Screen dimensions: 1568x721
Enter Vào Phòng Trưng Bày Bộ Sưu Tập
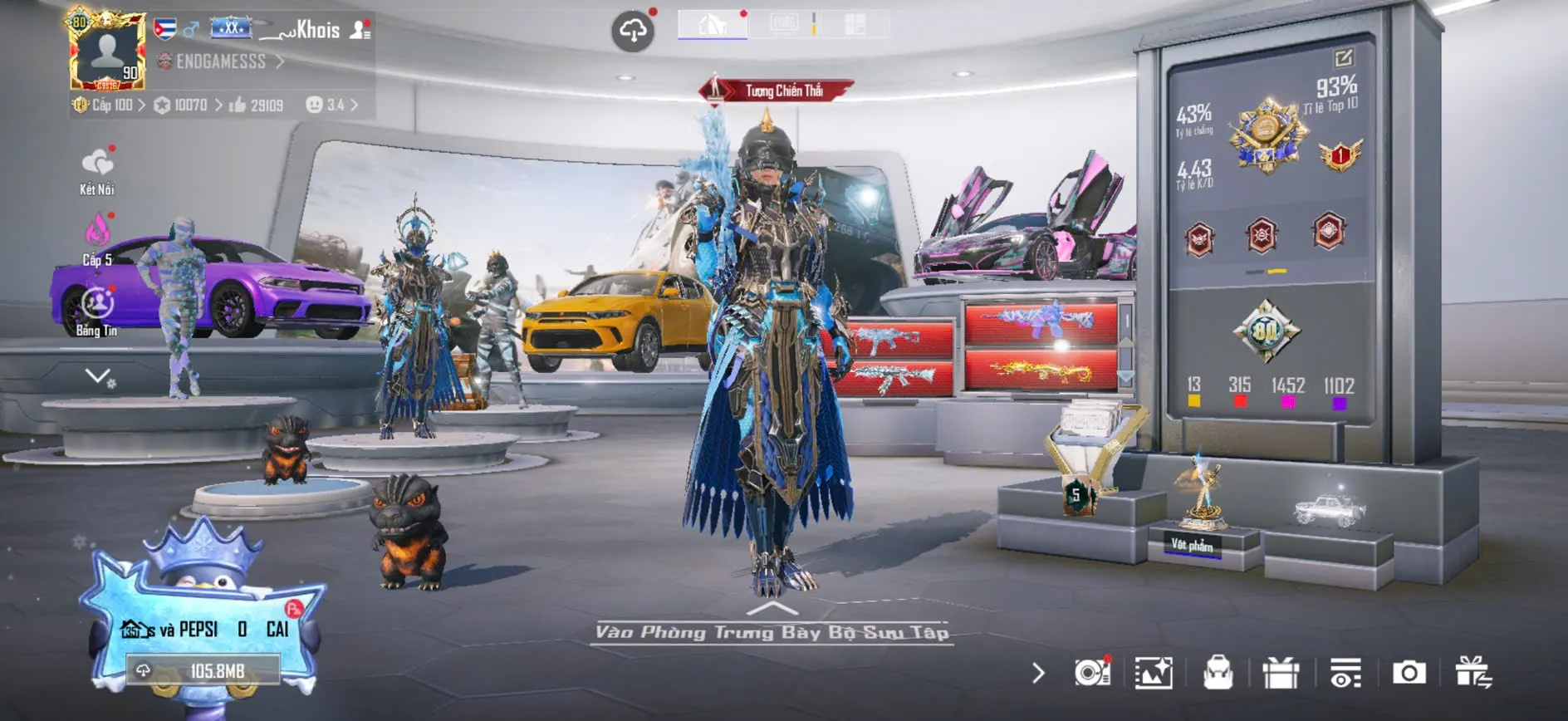pos(772,631)
